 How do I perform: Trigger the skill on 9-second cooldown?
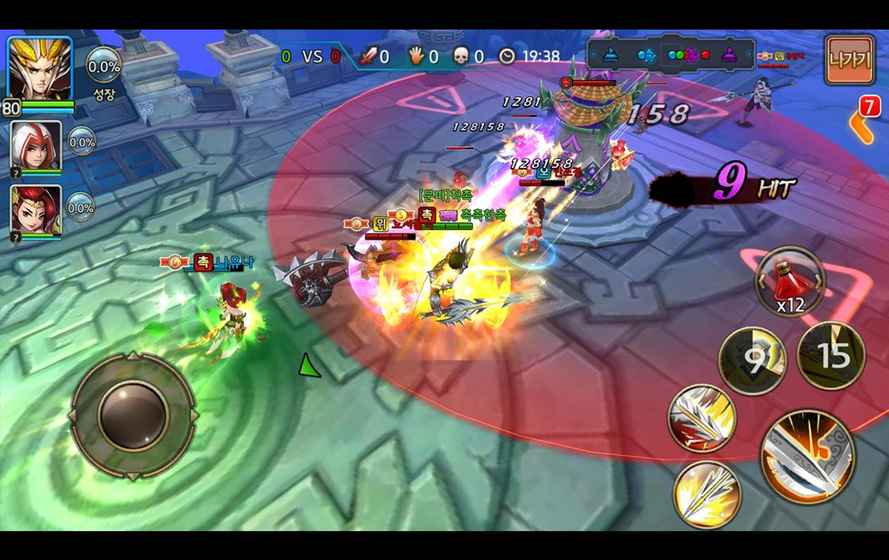click(752, 358)
